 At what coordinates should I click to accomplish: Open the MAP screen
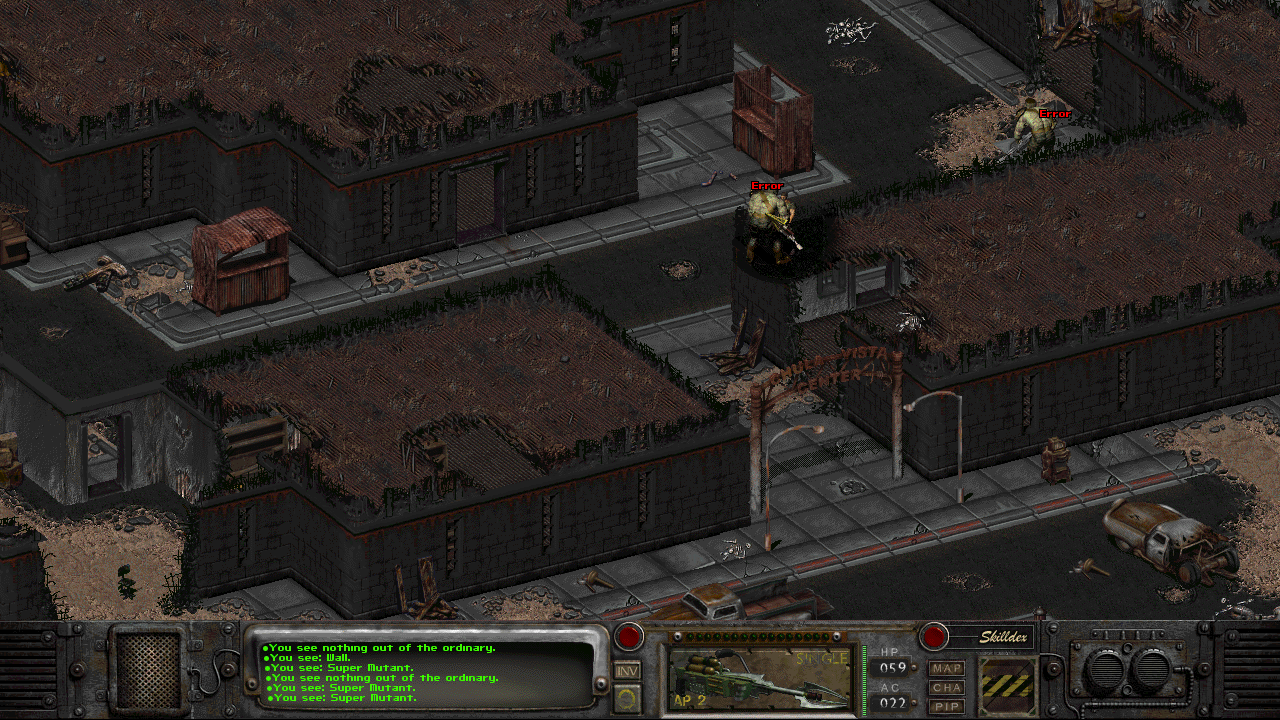(x=947, y=668)
